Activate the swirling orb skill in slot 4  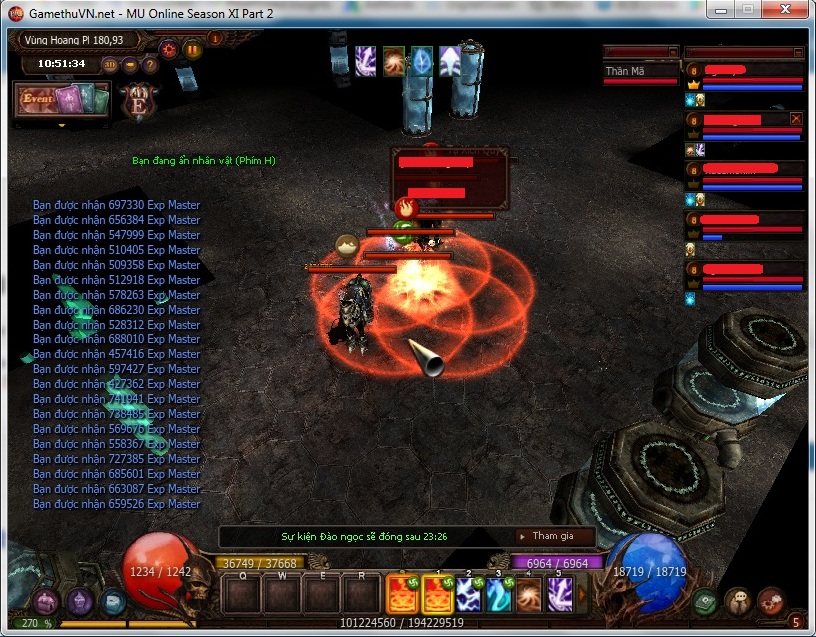click(x=529, y=594)
